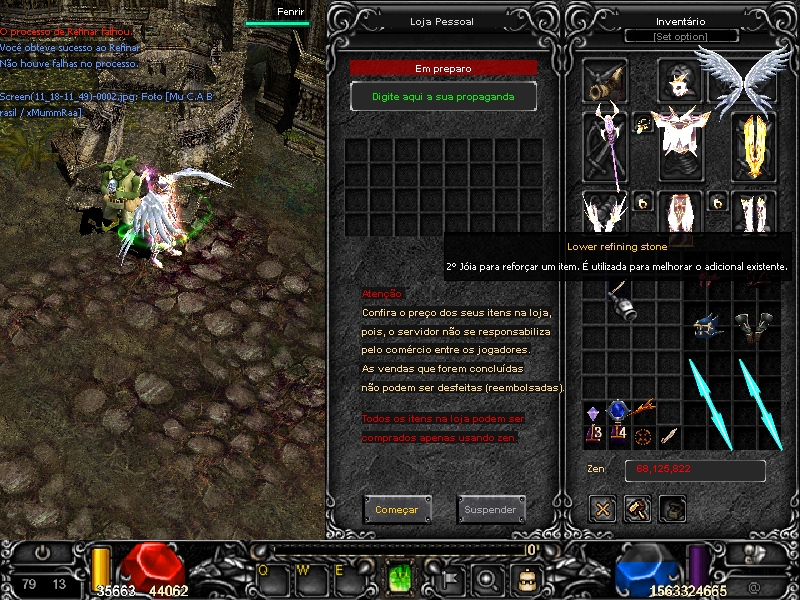Screen dimensions: 800x600
Task: Click the Suspender button
Action: pos(490,510)
